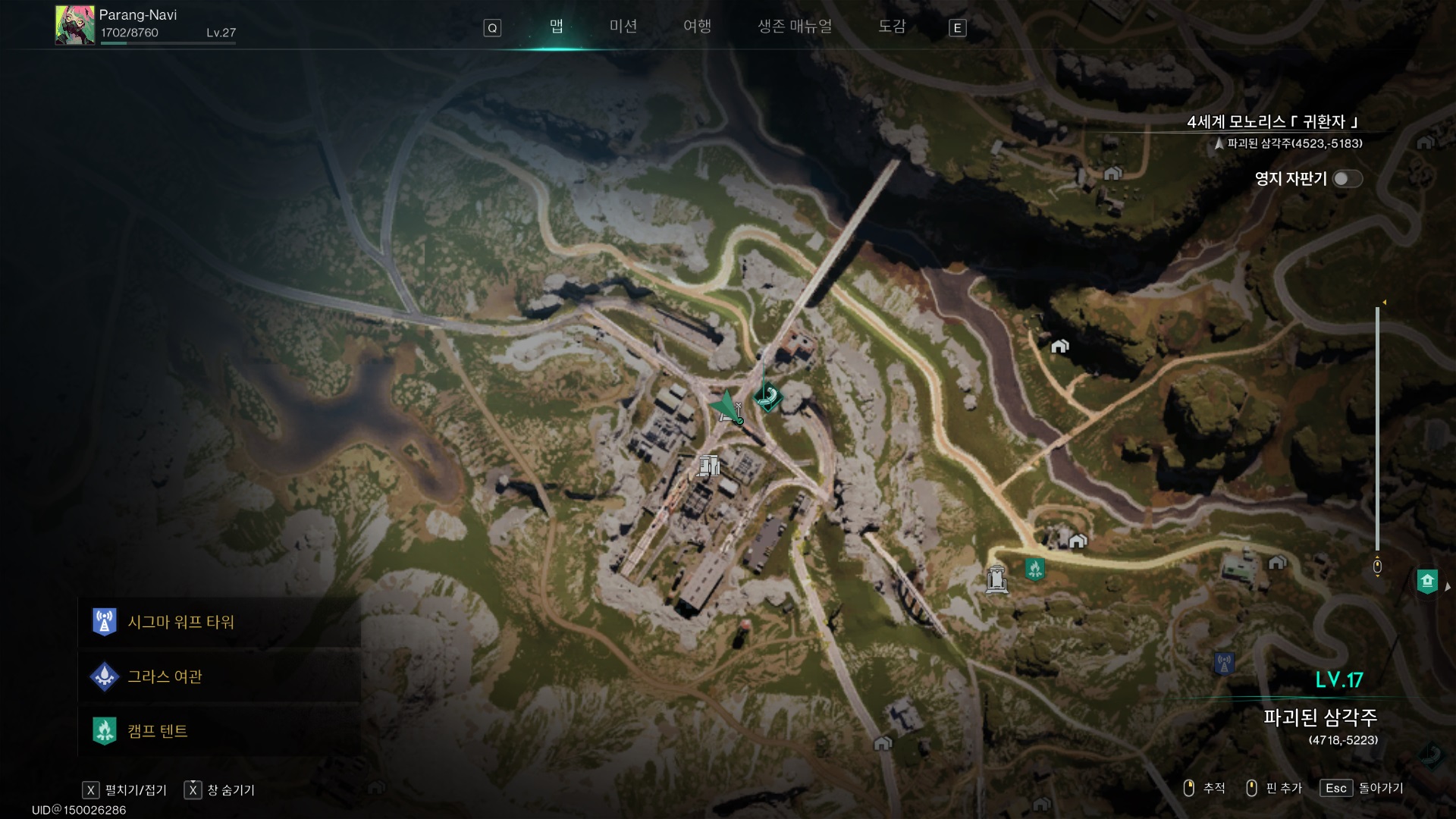This screenshot has width=1456, height=819.
Task: Select the 생존 매뉴얼 tab
Action: coord(795,27)
